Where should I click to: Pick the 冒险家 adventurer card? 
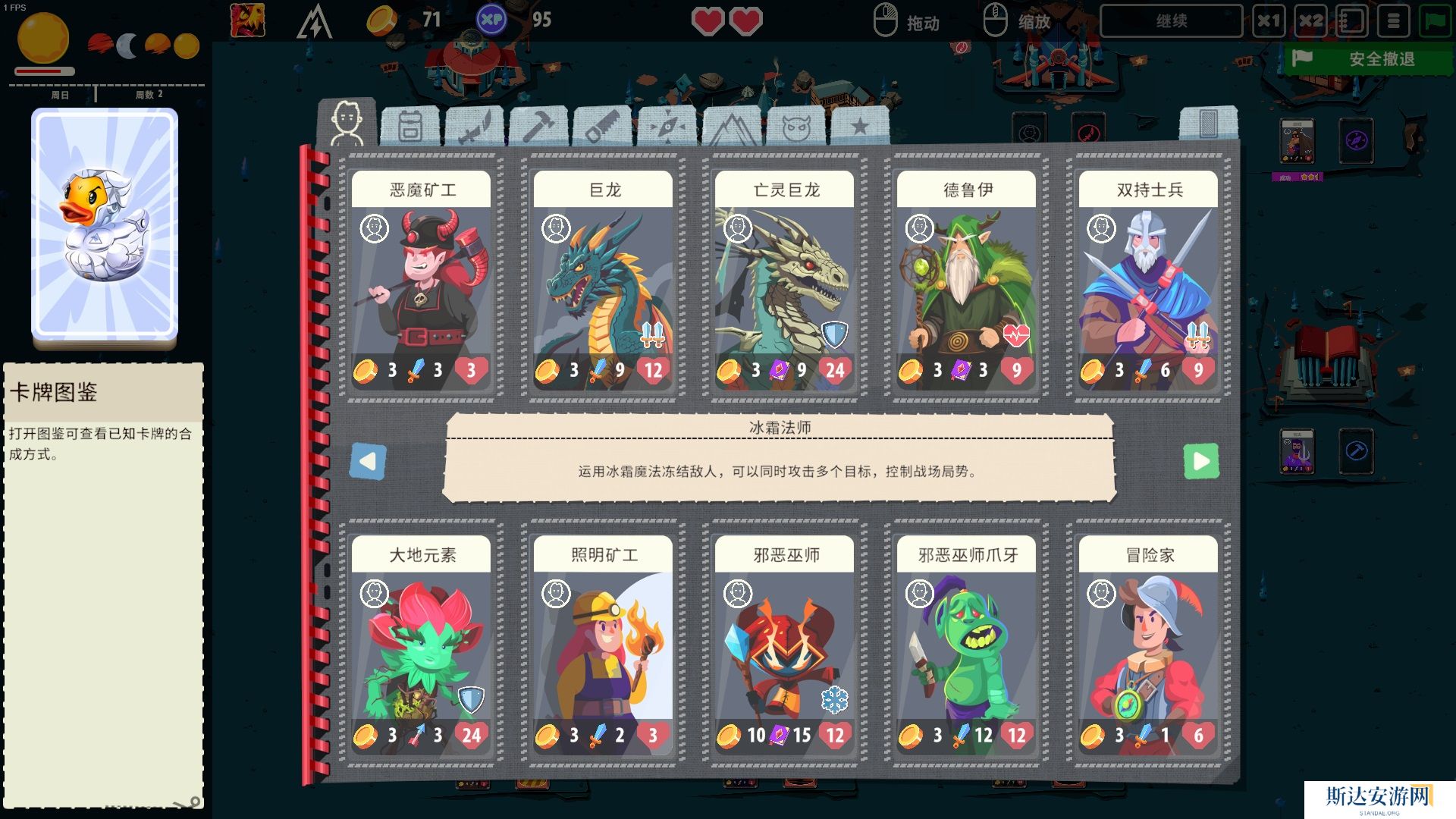click(x=1148, y=646)
